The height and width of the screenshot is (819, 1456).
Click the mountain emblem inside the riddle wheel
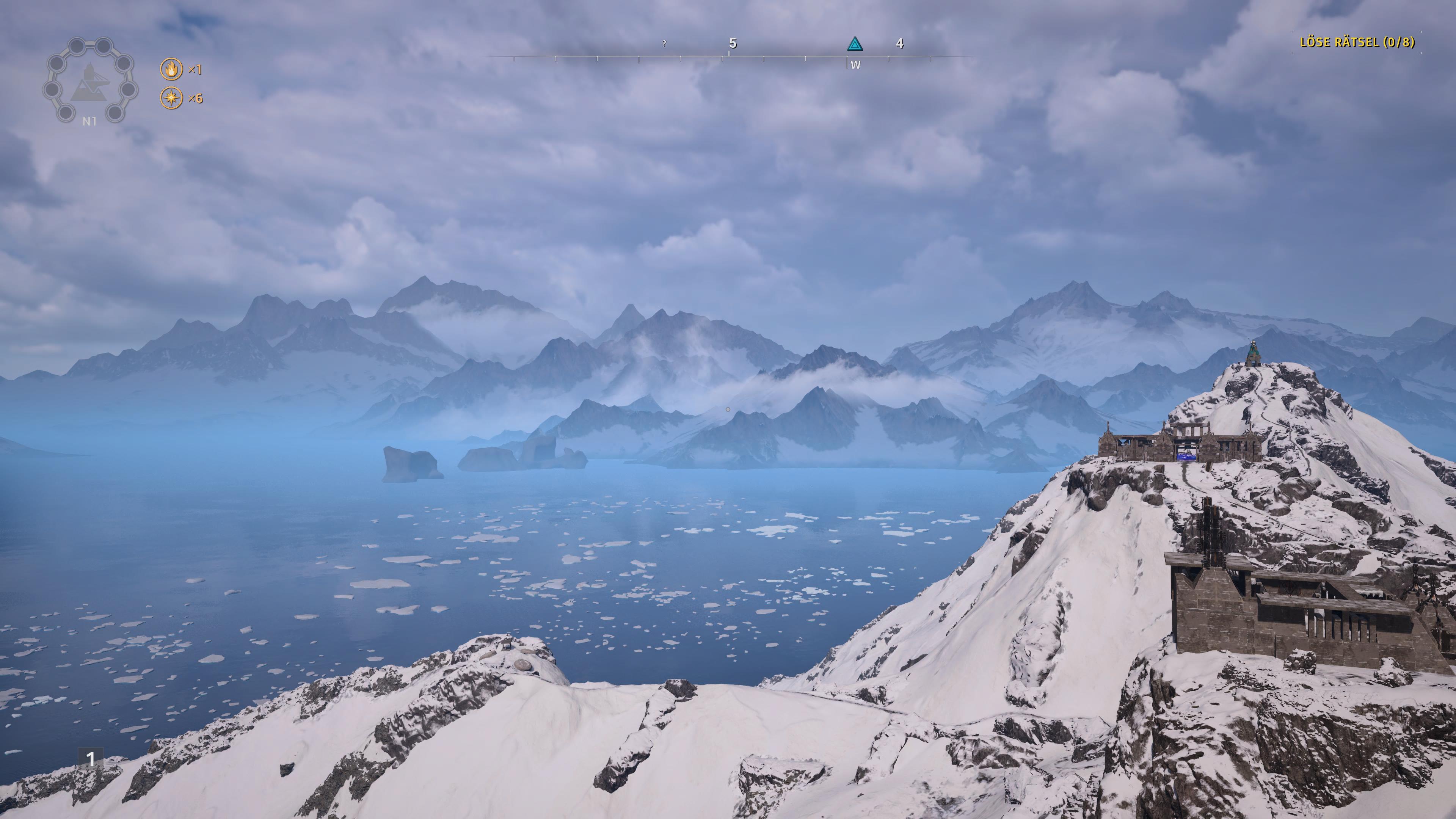(x=89, y=86)
